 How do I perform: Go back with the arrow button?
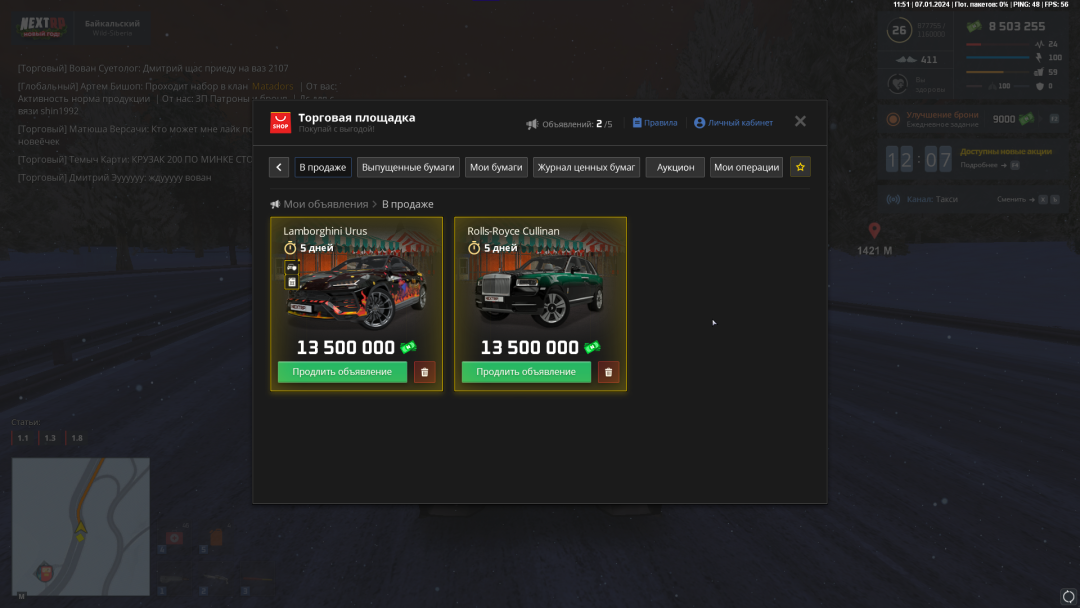point(280,167)
